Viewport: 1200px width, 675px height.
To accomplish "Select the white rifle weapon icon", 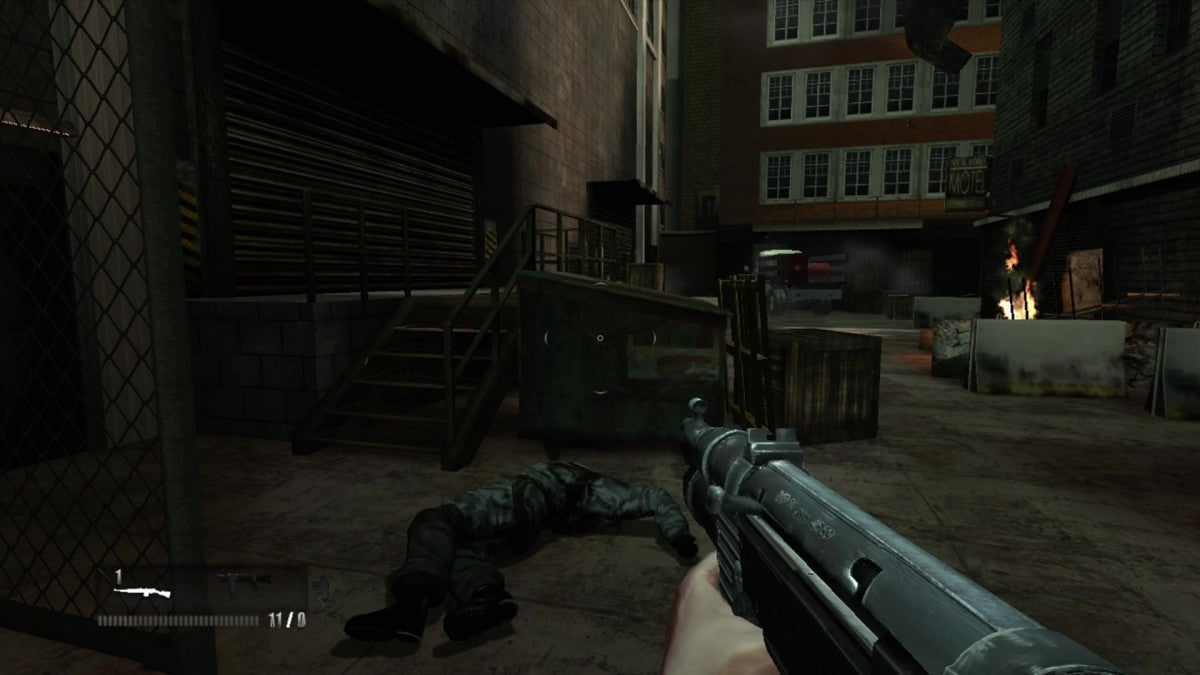I will 141,592.
